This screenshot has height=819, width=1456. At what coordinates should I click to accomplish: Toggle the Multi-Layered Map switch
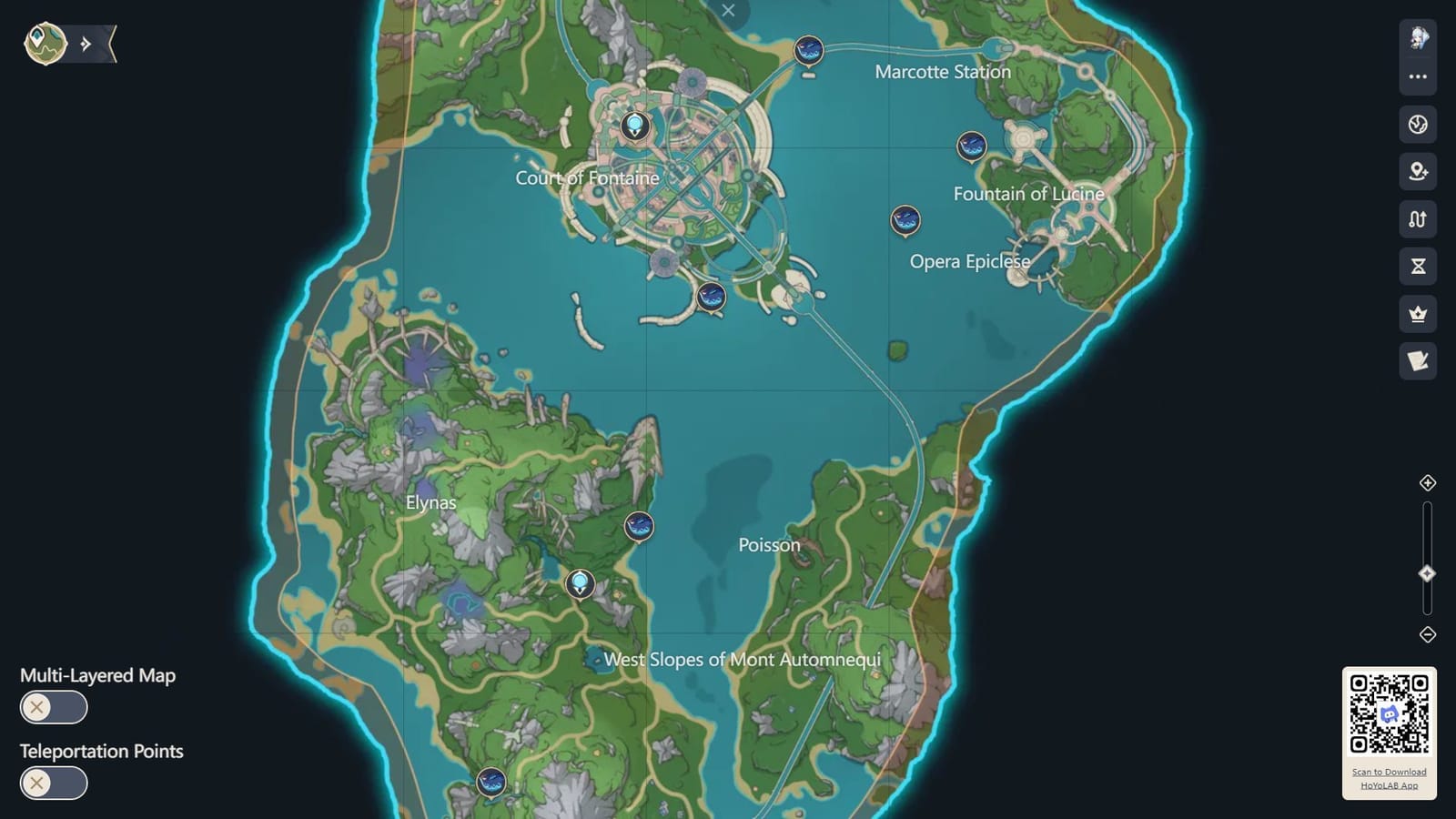pyautogui.click(x=53, y=707)
